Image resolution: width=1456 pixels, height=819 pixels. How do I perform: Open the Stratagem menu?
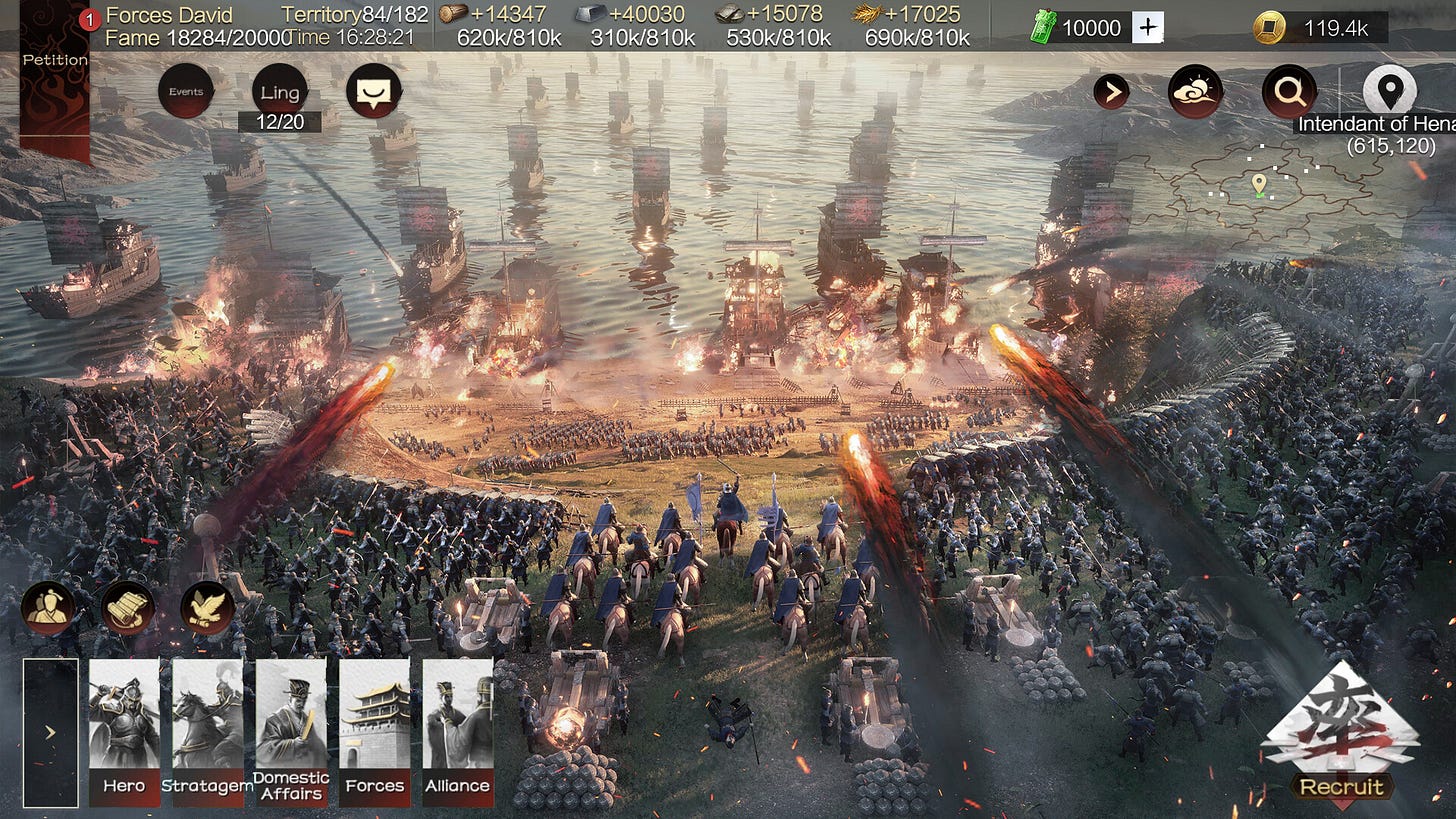[x=207, y=732]
